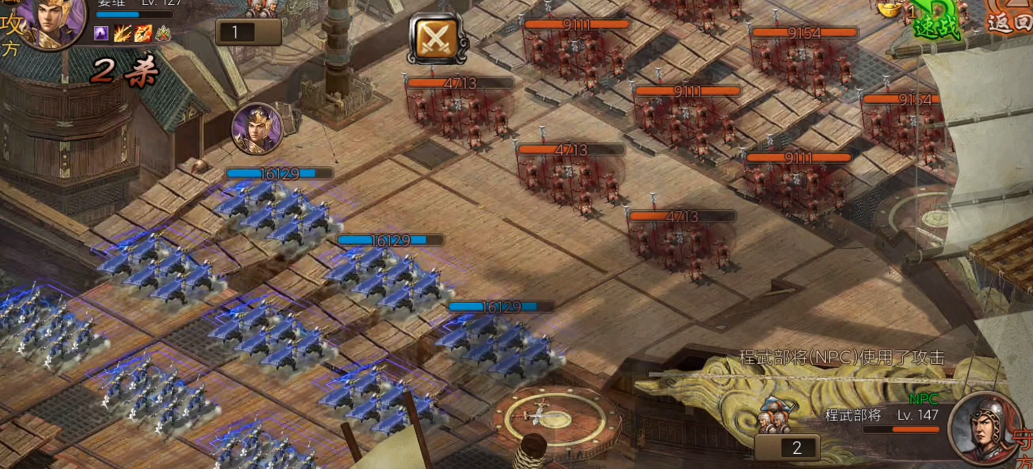Click the attacker reserve troop counter showing 1
The image size is (1033, 469).
(248, 32)
